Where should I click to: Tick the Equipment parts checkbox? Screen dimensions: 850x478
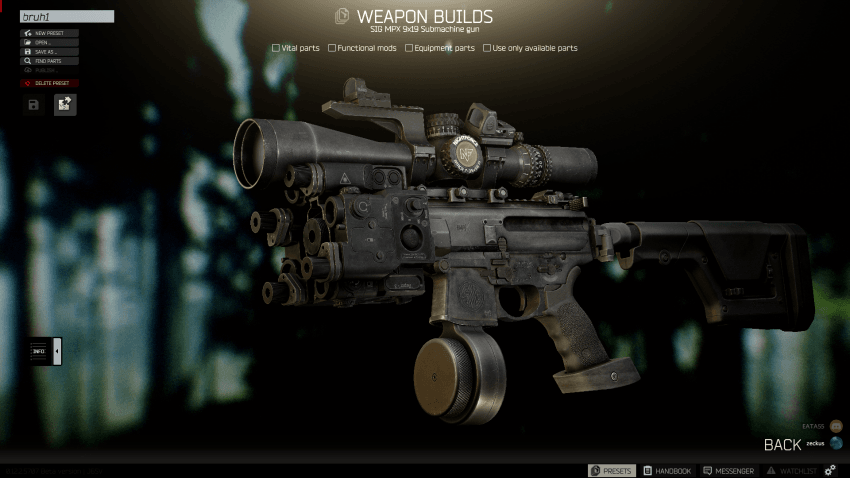[409, 48]
